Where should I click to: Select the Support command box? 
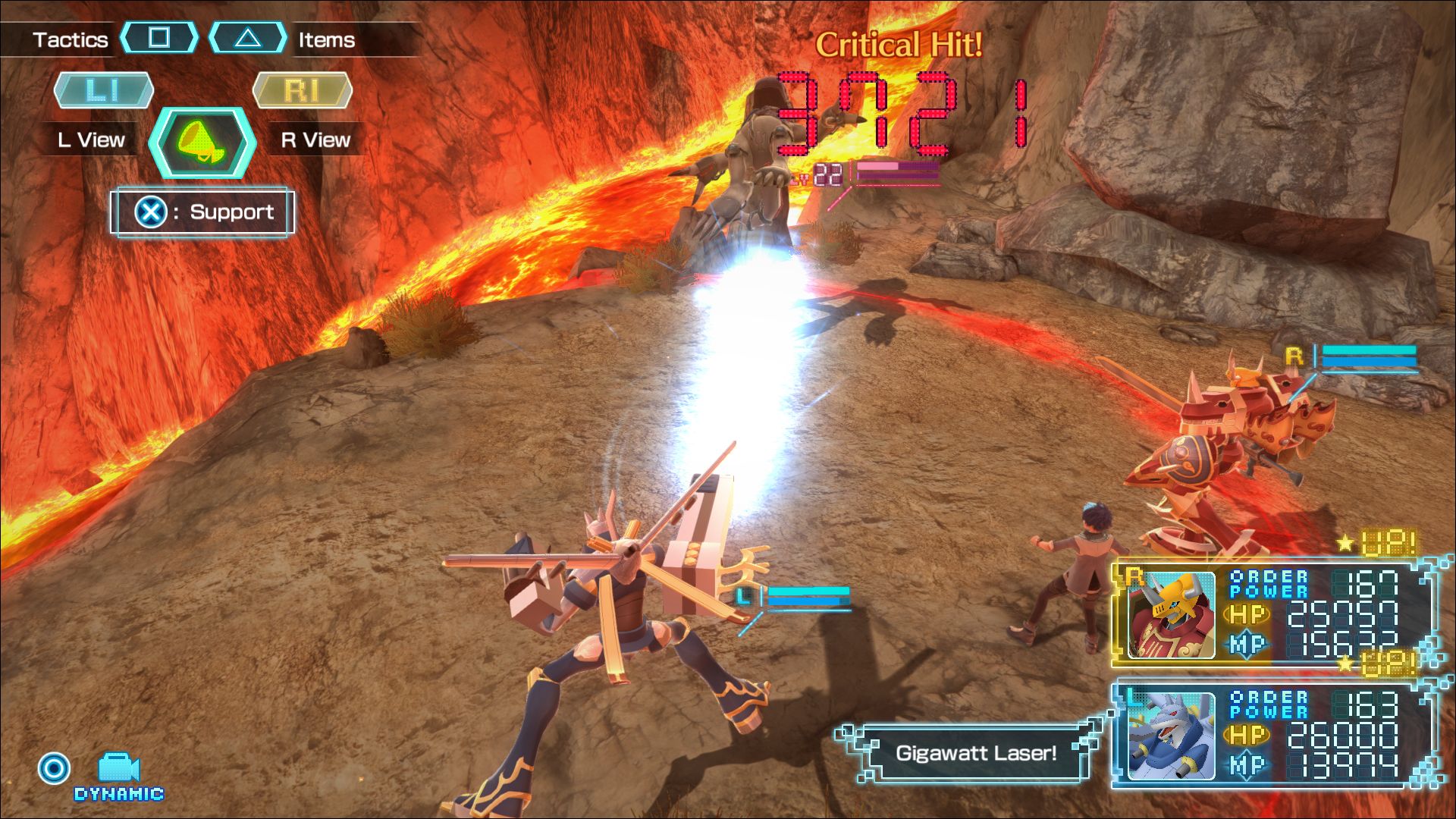click(x=202, y=212)
